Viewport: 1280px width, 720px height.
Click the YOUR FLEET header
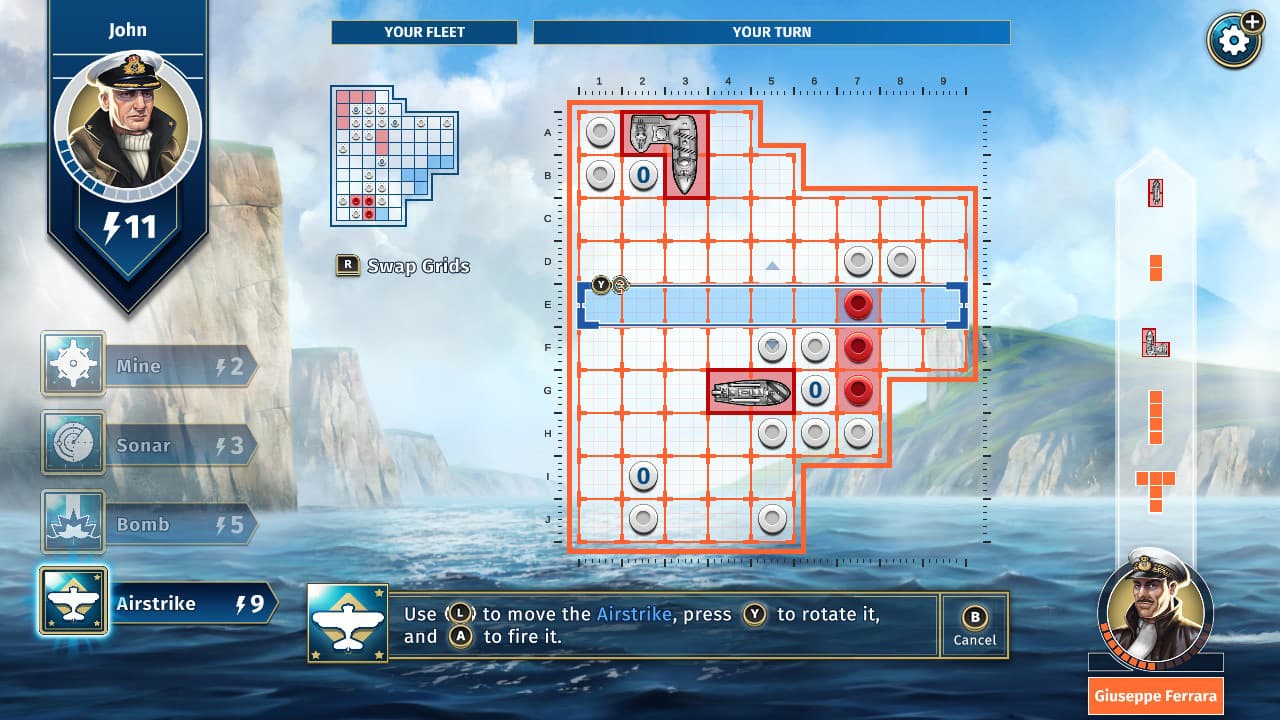click(x=423, y=32)
